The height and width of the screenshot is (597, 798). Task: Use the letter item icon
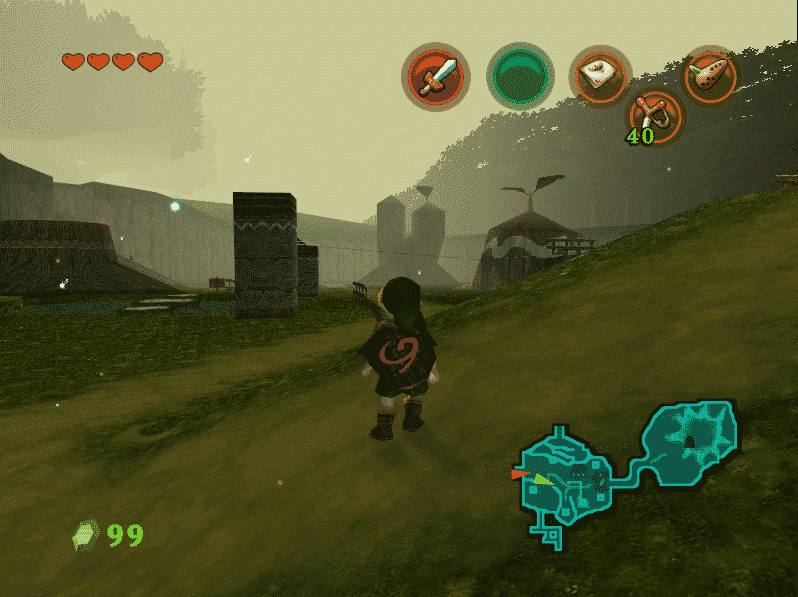click(600, 73)
